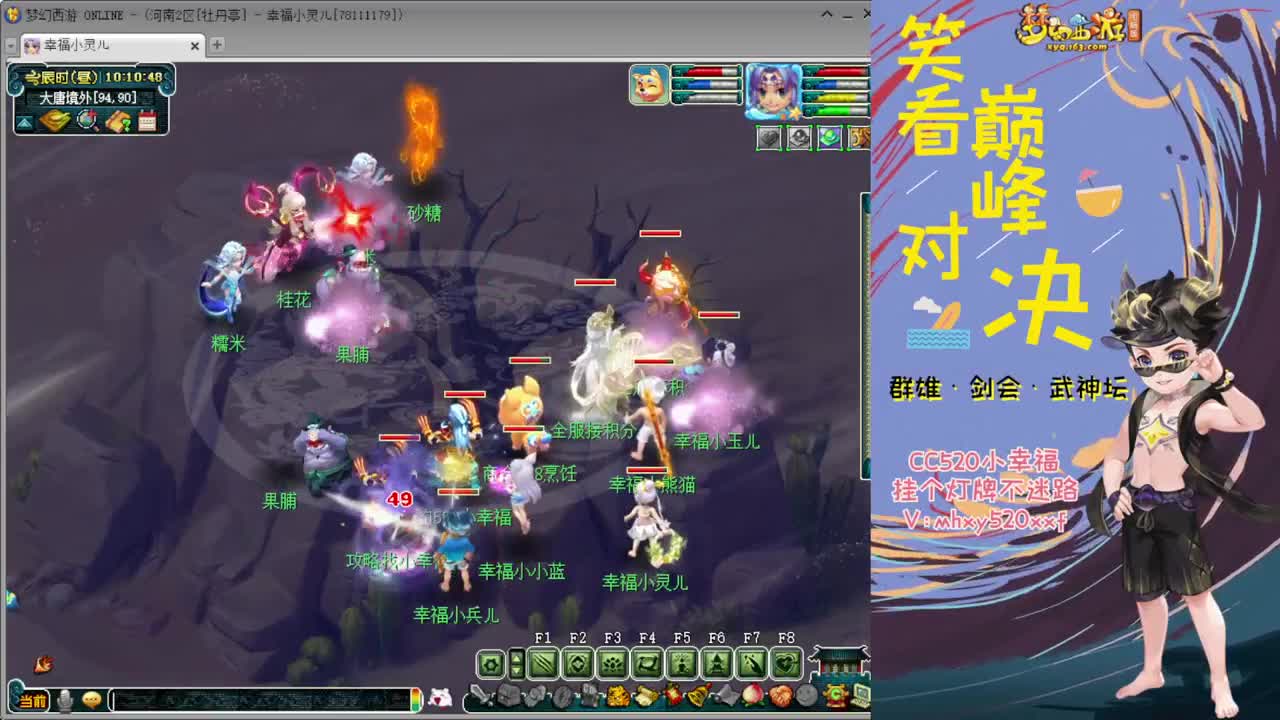Click the golden bell icon in the action bar

(697, 696)
